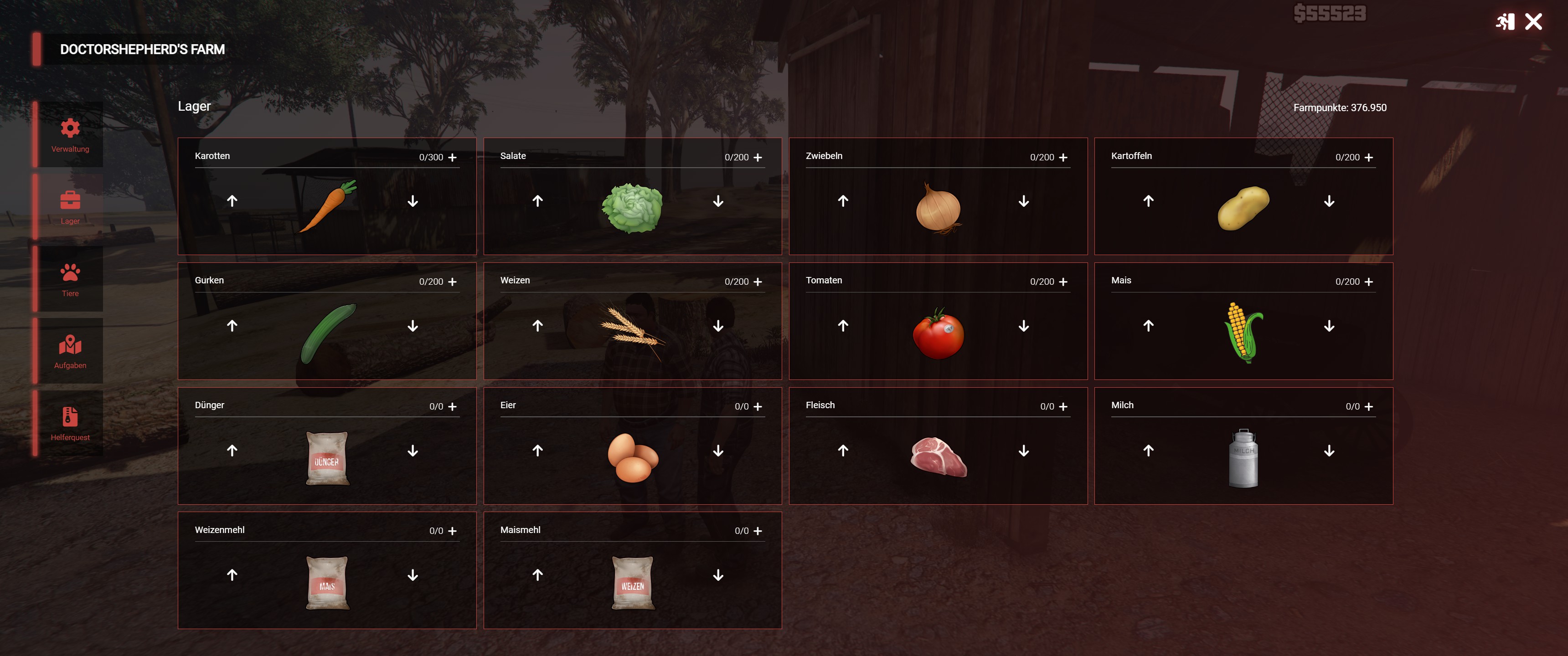1568x656 pixels.
Task: Click the down arrow for Salate
Action: pyautogui.click(x=718, y=201)
